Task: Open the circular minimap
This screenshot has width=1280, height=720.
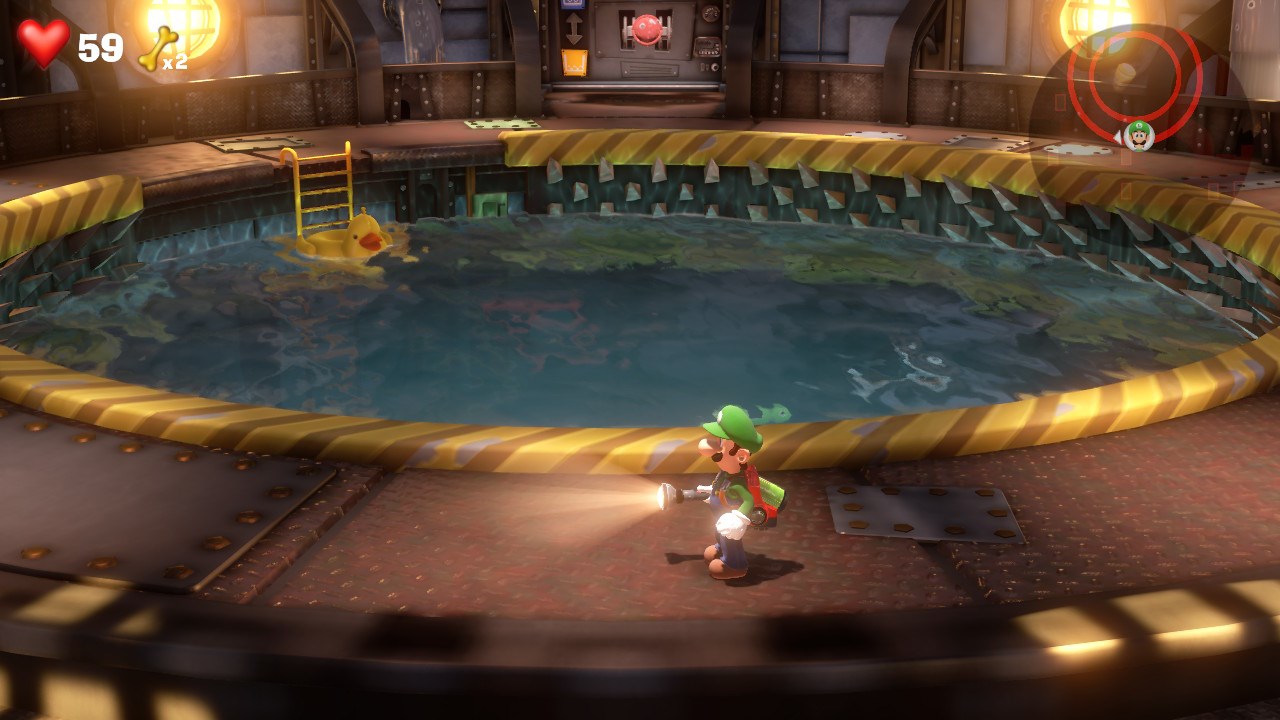Action: (x=1134, y=80)
